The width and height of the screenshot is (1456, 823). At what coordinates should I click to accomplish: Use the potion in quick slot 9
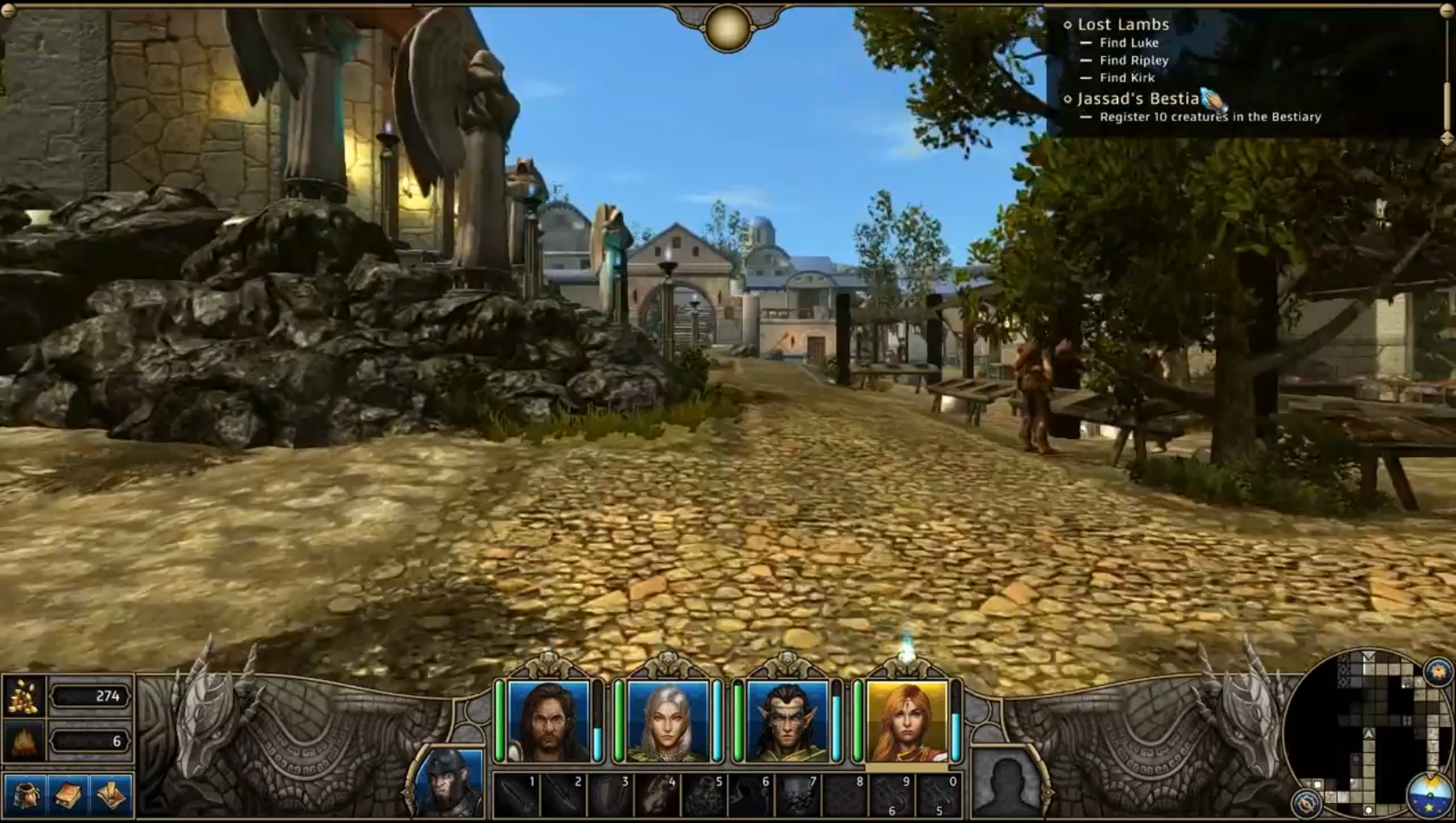(x=891, y=794)
